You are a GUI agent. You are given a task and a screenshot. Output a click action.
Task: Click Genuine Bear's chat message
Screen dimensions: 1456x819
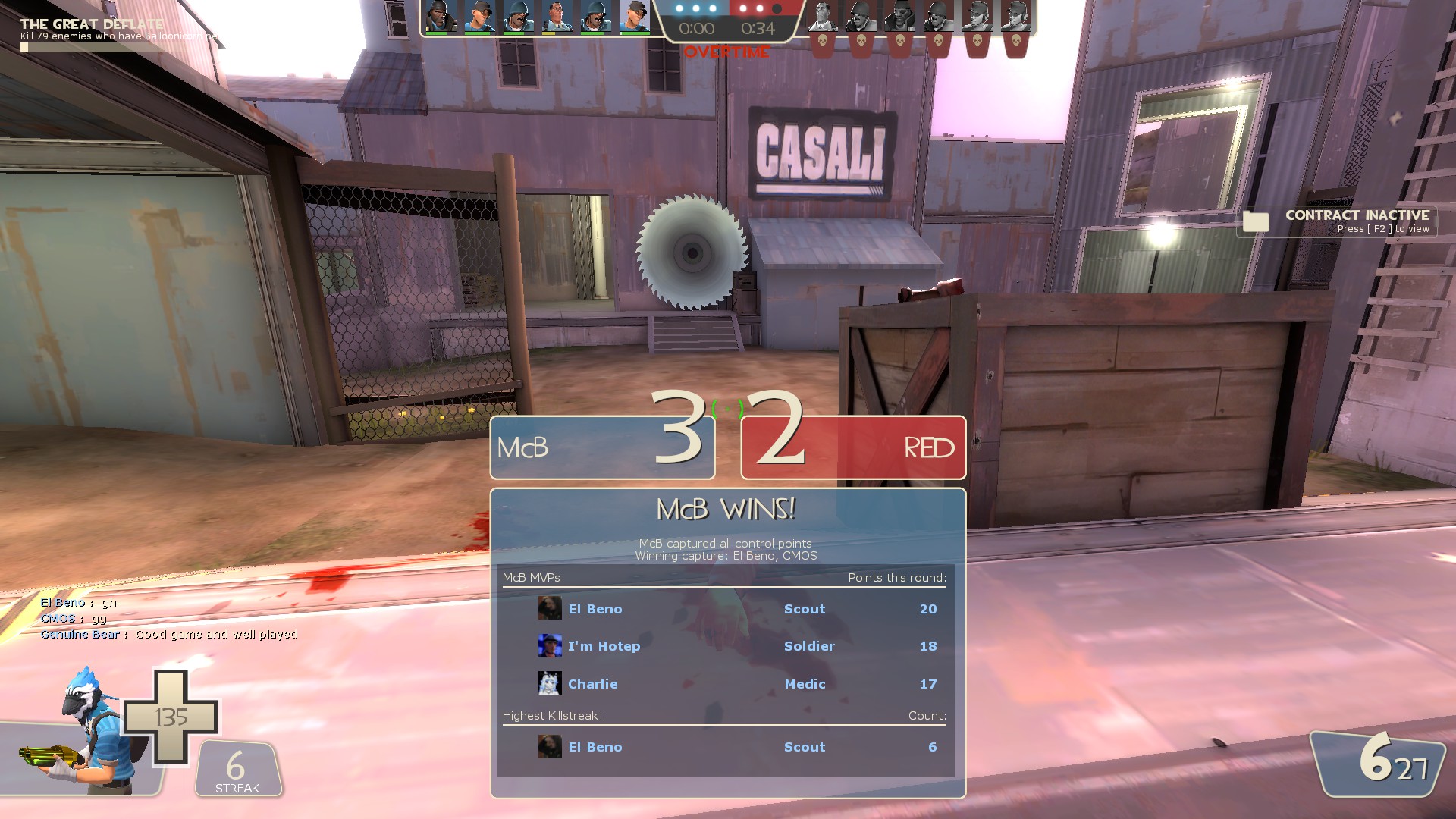coord(169,635)
